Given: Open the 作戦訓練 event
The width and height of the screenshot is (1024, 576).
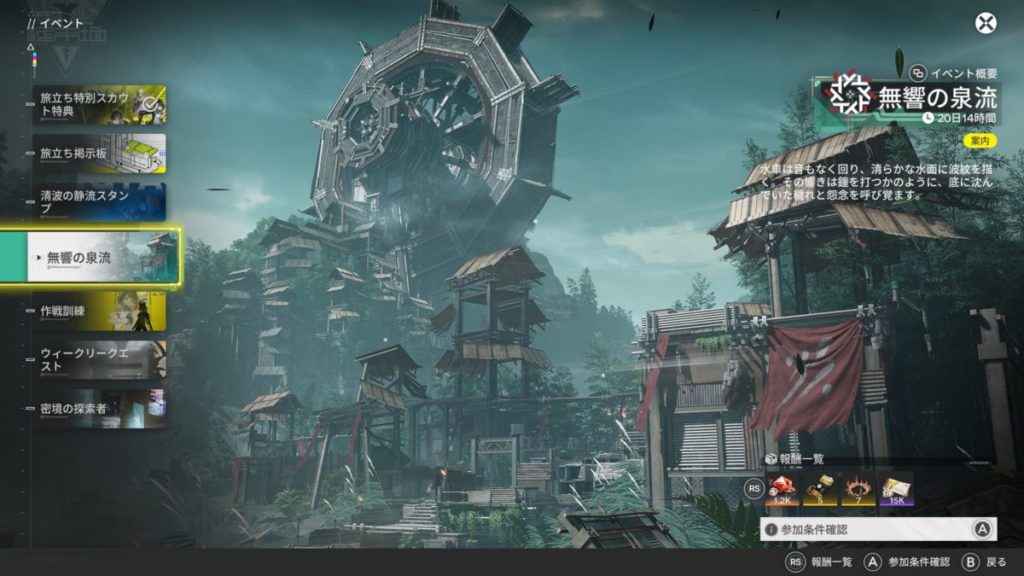Looking at the screenshot, I should tap(99, 311).
